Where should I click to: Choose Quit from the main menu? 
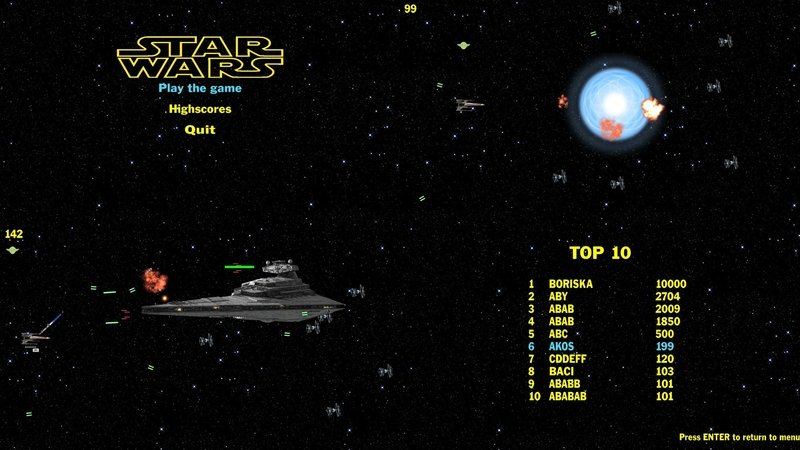click(200, 129)
